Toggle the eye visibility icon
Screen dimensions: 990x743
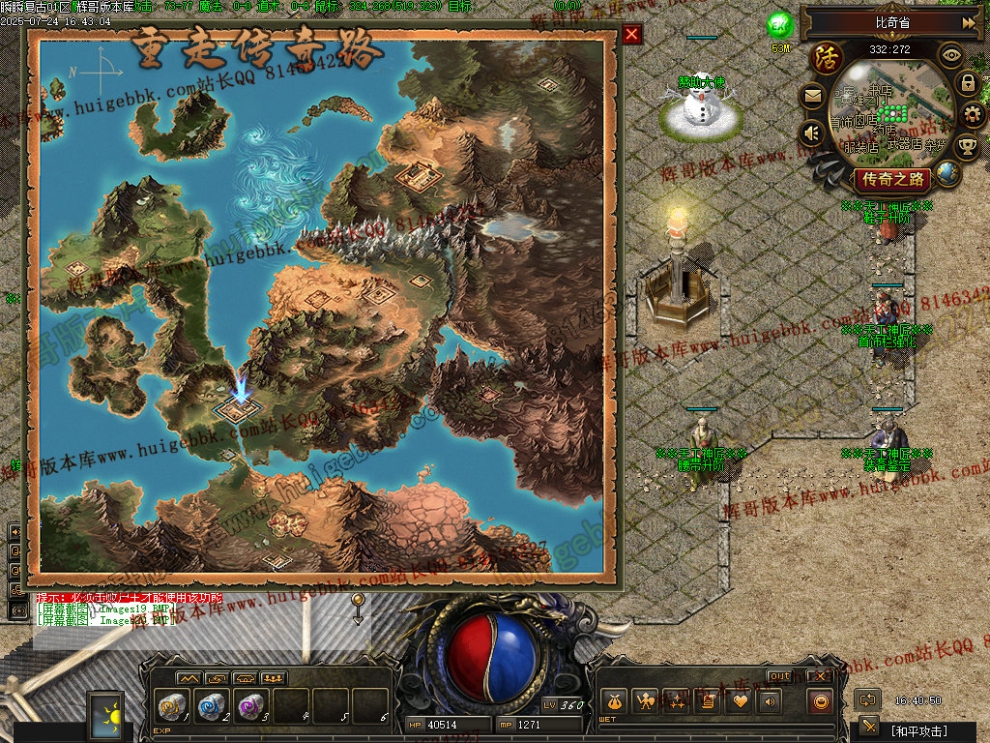coord(951,56)
